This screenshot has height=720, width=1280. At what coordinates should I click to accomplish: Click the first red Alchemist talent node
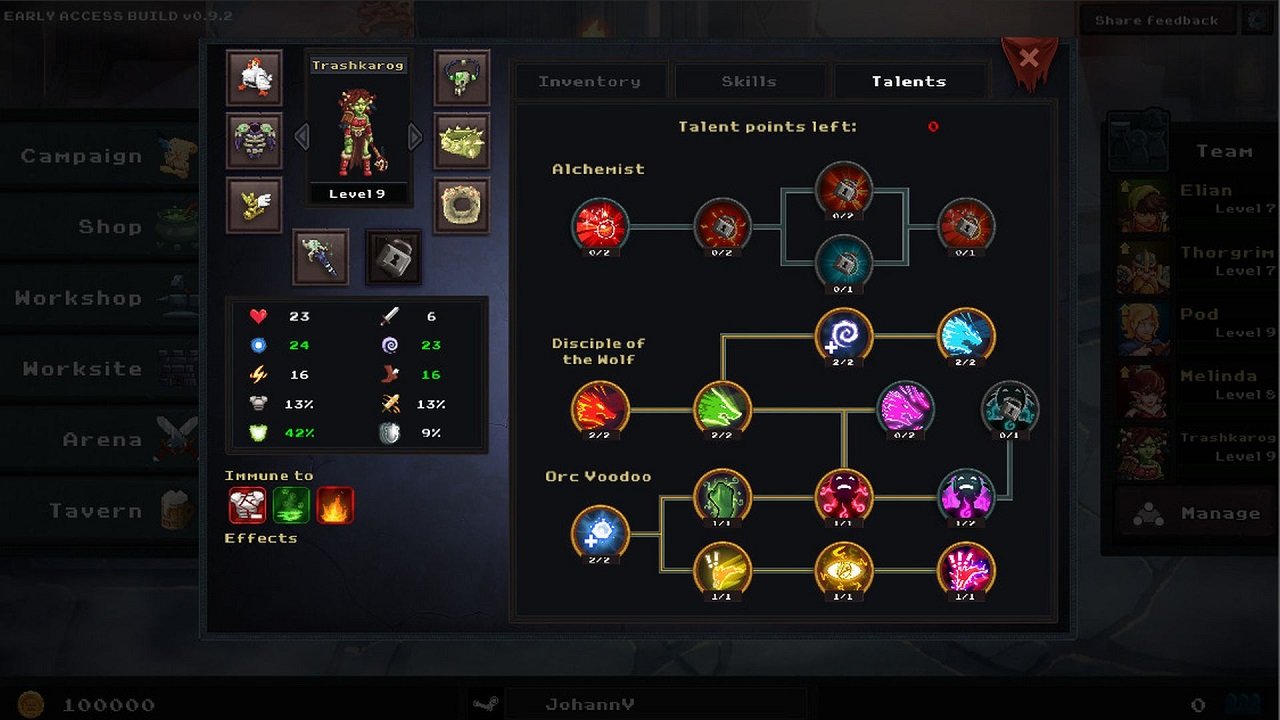click(601, 227)
